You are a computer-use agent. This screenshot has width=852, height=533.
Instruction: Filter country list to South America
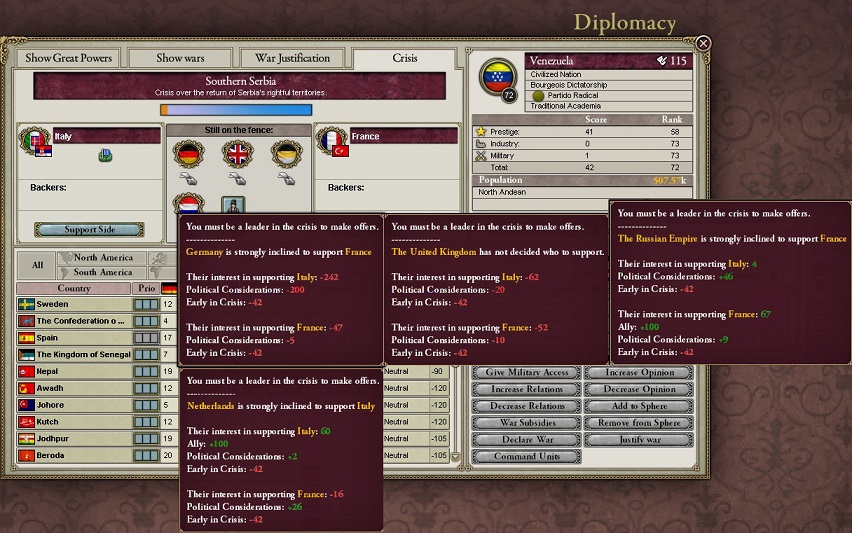coord(103,272)
